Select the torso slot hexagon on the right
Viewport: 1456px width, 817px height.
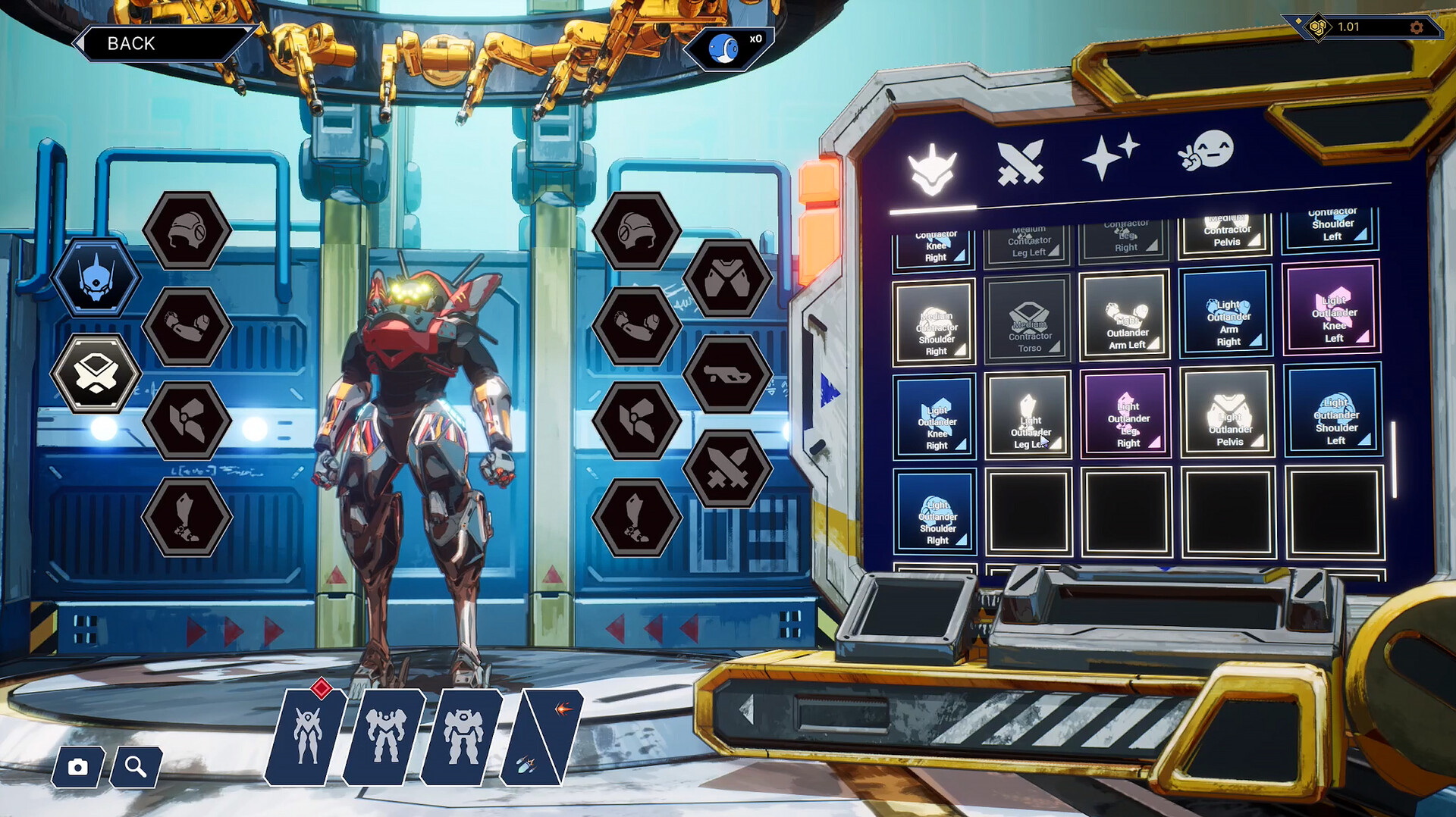(728, 277)
